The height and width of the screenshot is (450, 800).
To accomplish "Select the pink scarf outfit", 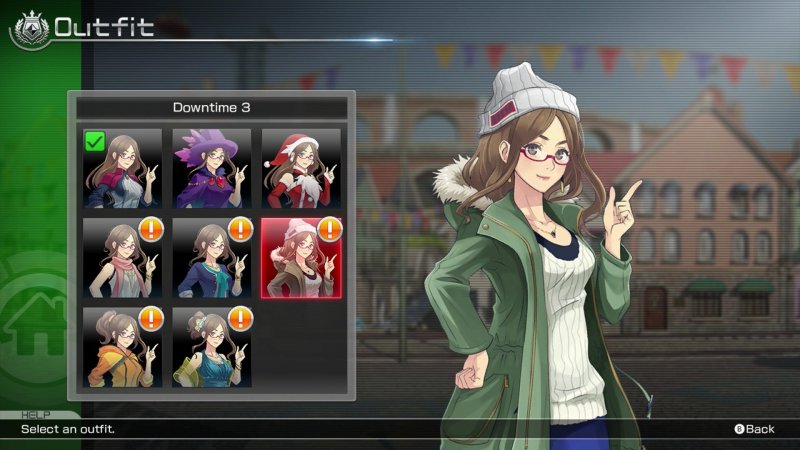I will 122,257.
